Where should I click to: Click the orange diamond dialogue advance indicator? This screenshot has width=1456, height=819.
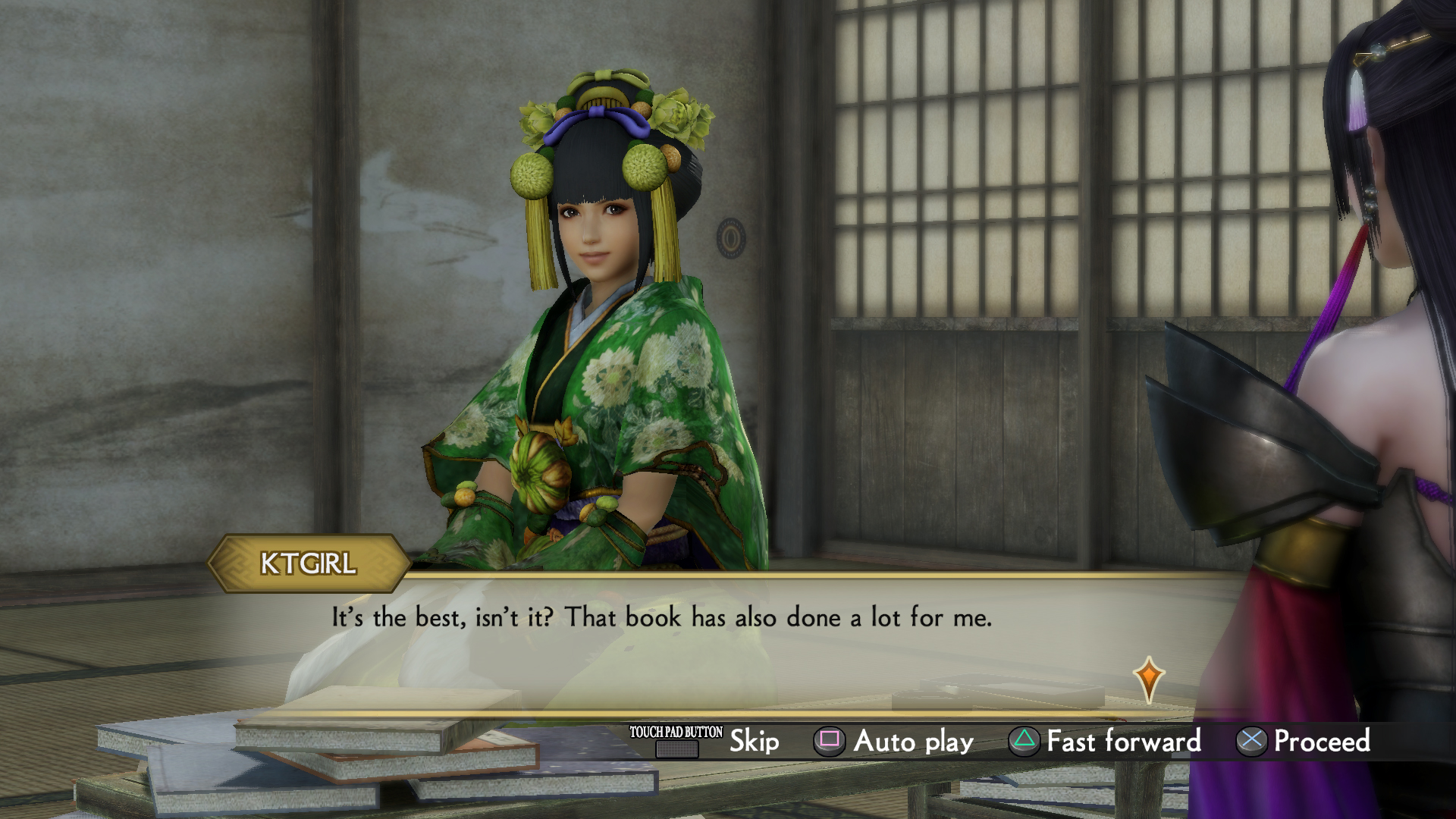tap(1149, 677)
